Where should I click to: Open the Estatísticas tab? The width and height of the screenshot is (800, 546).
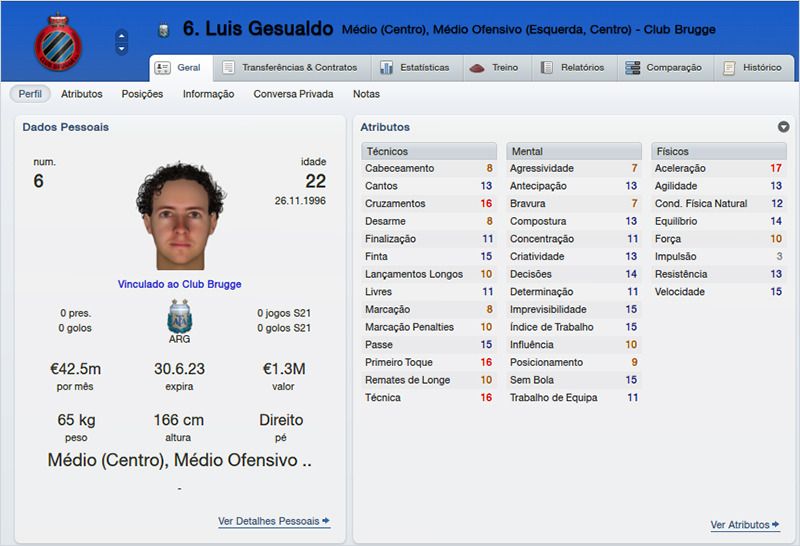click(x=414, y=68)
